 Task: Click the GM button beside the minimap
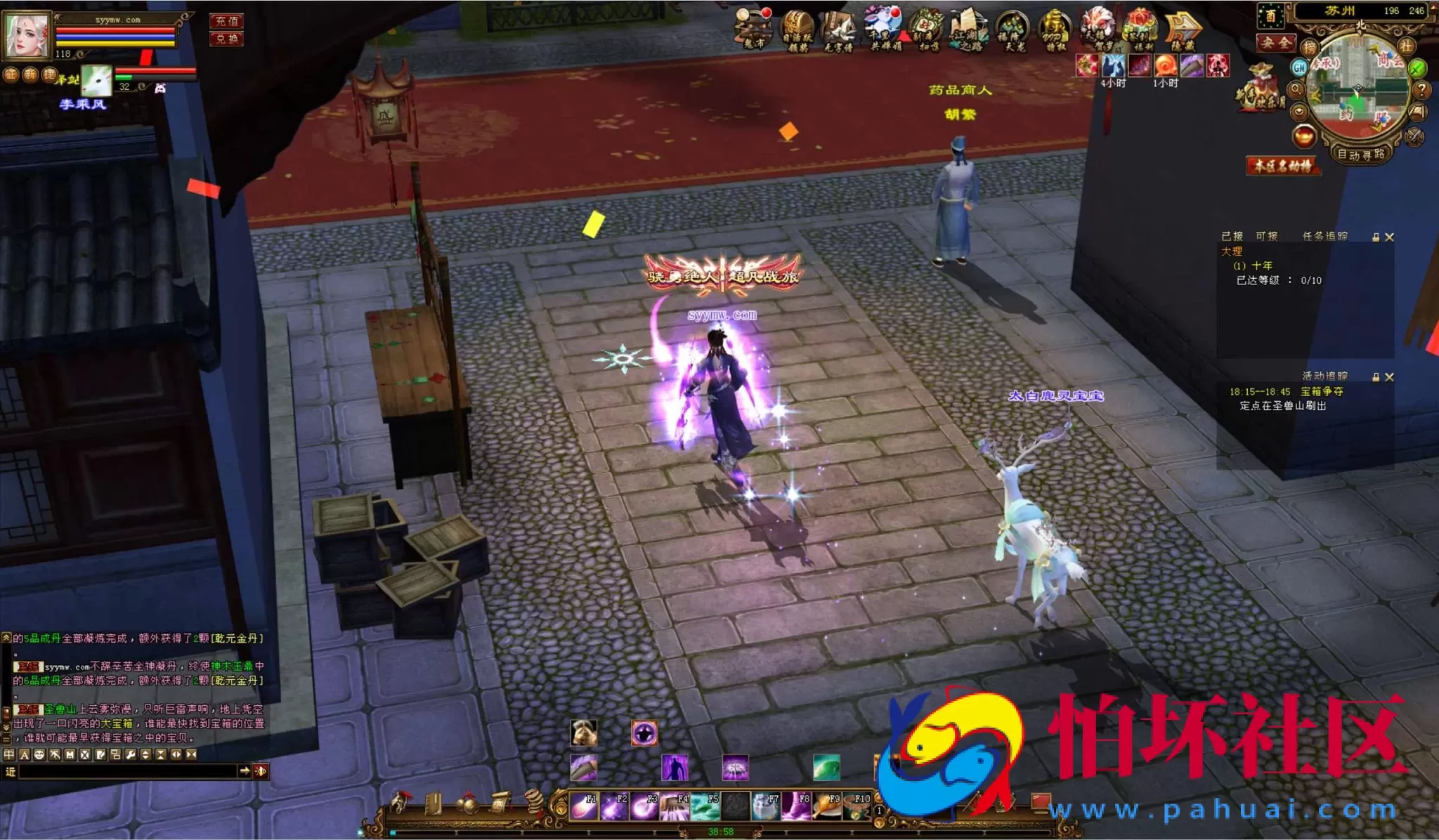(1299, 67)
